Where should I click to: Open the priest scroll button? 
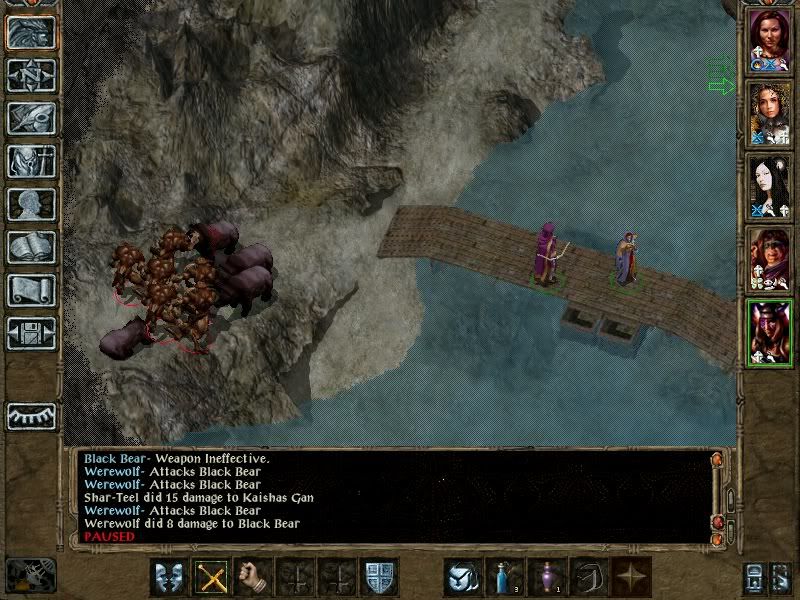tap(31, 290)
